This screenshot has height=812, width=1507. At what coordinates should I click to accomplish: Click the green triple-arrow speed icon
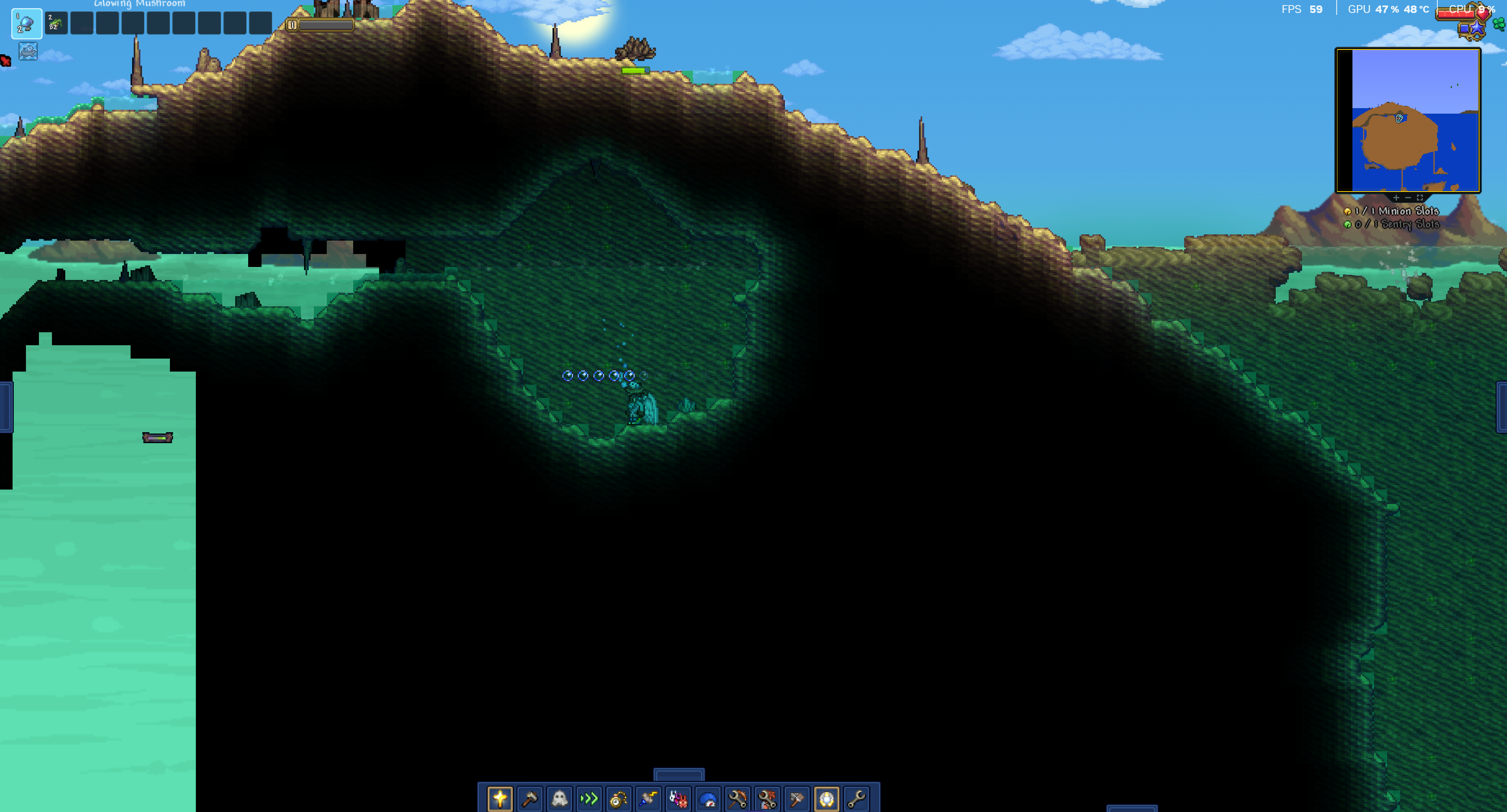click(589, 799)
